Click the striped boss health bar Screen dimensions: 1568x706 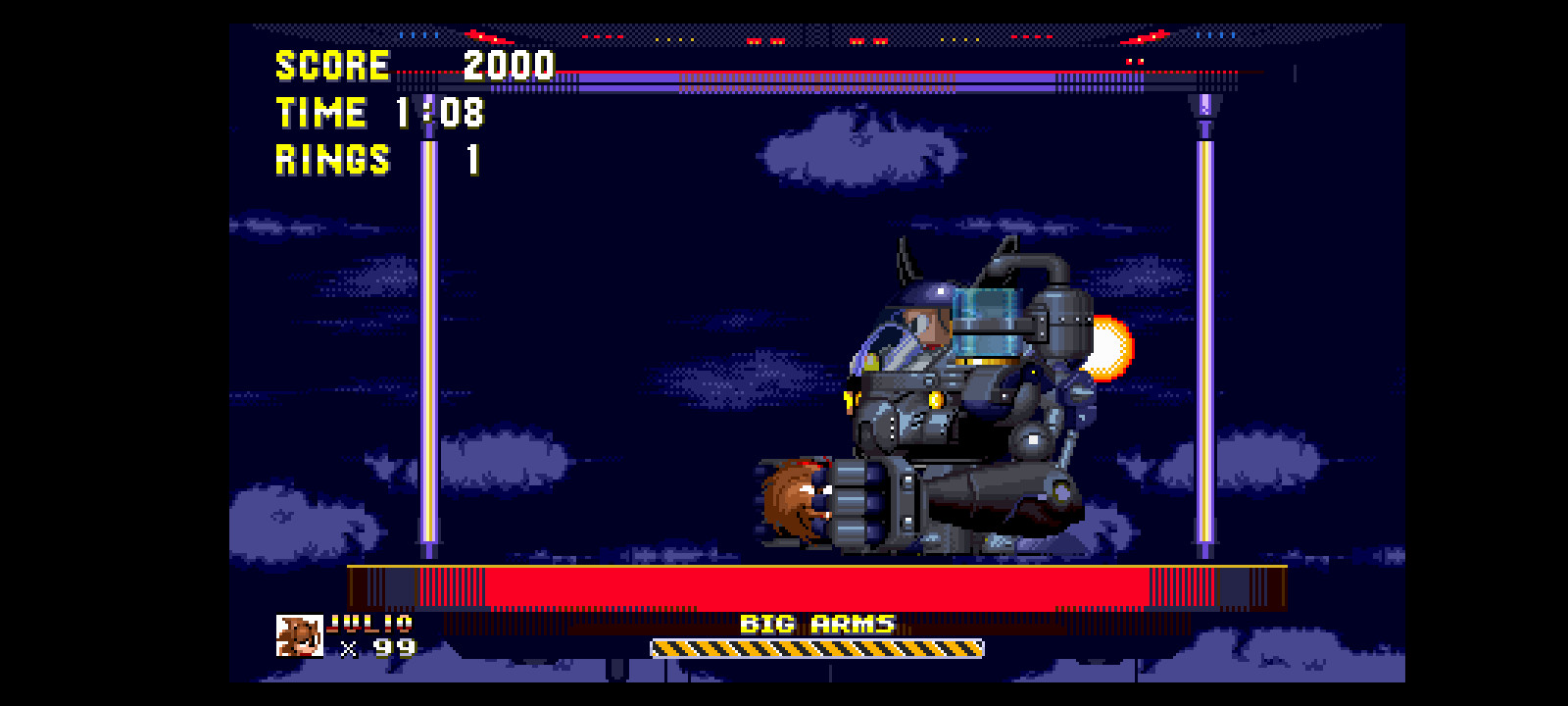point(818,648)
